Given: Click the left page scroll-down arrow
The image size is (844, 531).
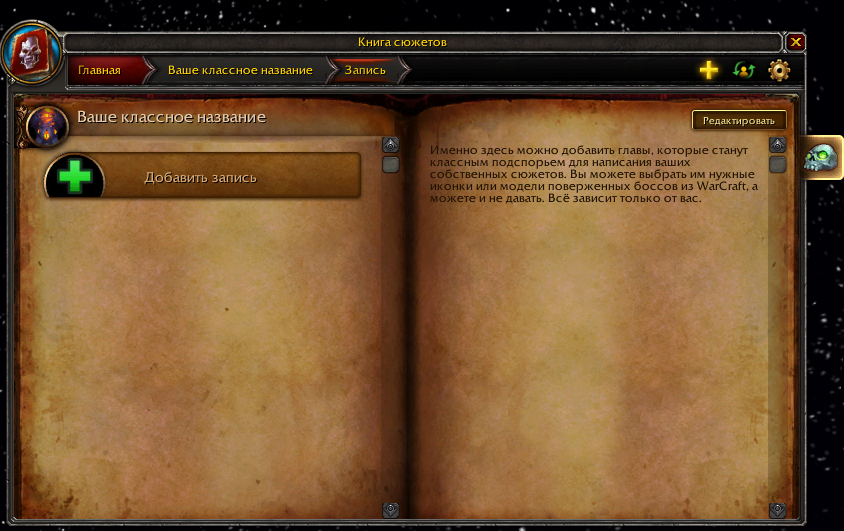Looking at the screenshot, I should pyautogui.click(x=390, y=510).
